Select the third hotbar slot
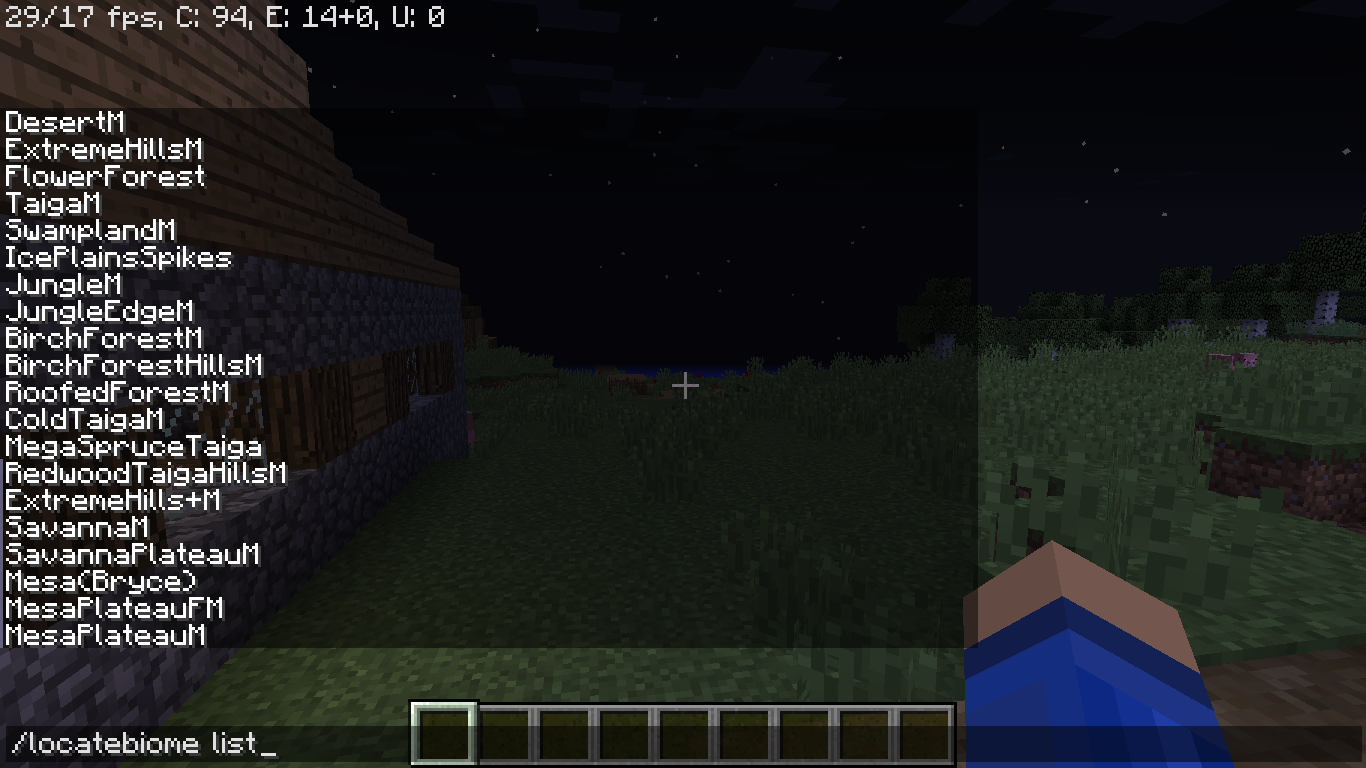Screen dimensions: 1366x768 [564, 730]
